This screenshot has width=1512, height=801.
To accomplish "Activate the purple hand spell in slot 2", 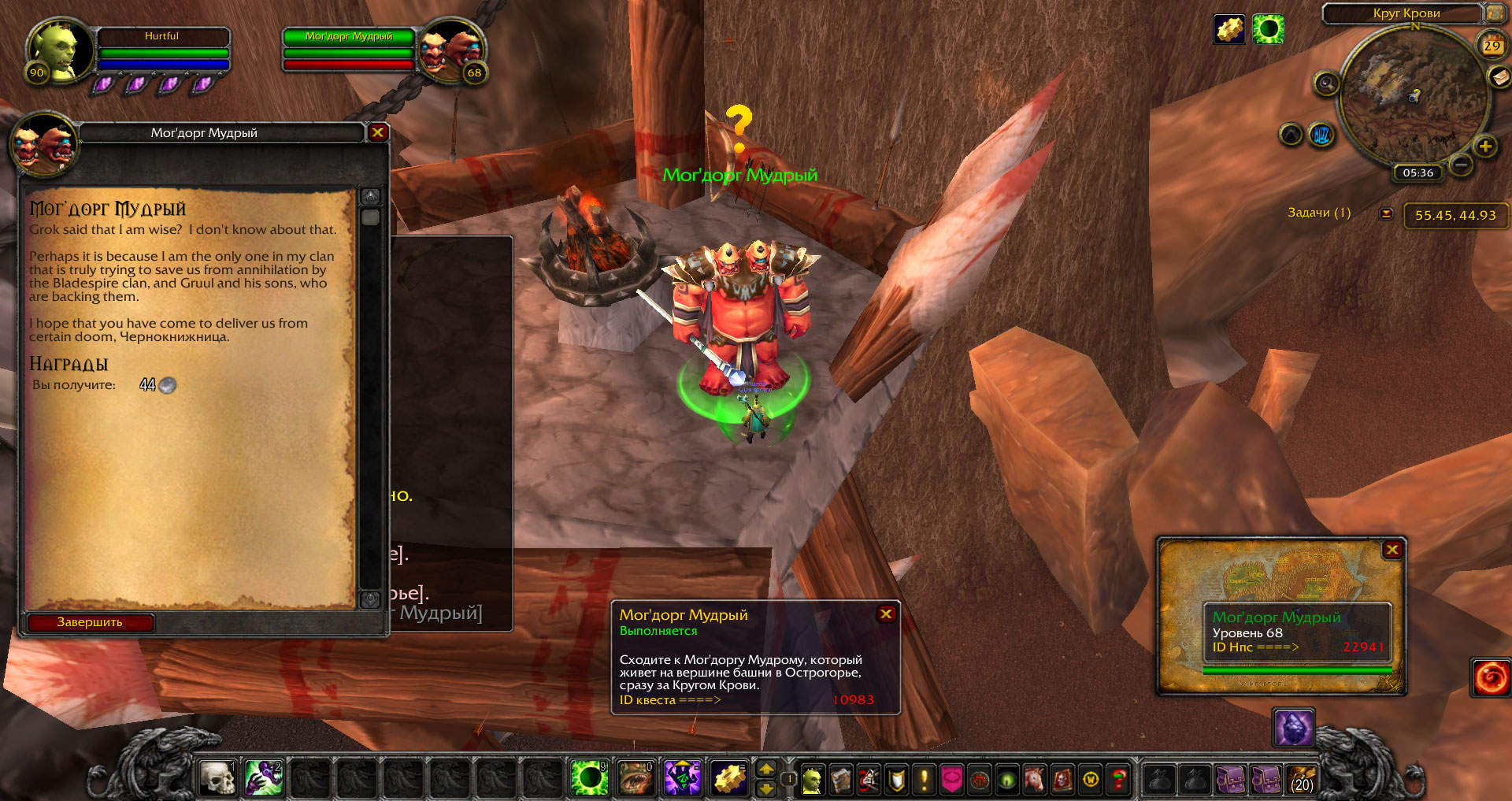I will pos(264,778).
